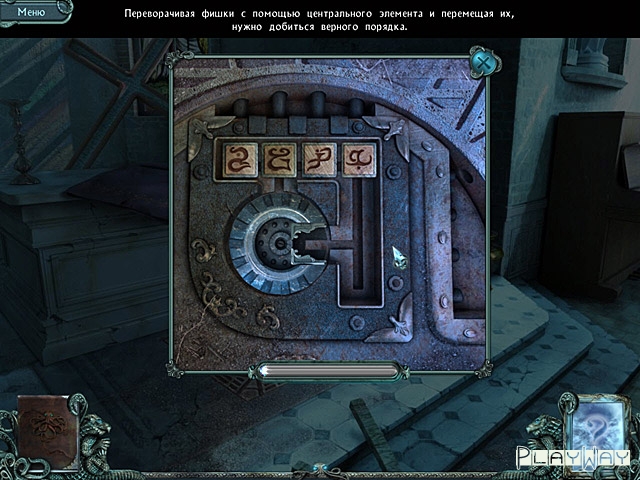The image size is (640, 480).
Task: Close the puzzle with the X button
Action: click(x=483, y=62)
